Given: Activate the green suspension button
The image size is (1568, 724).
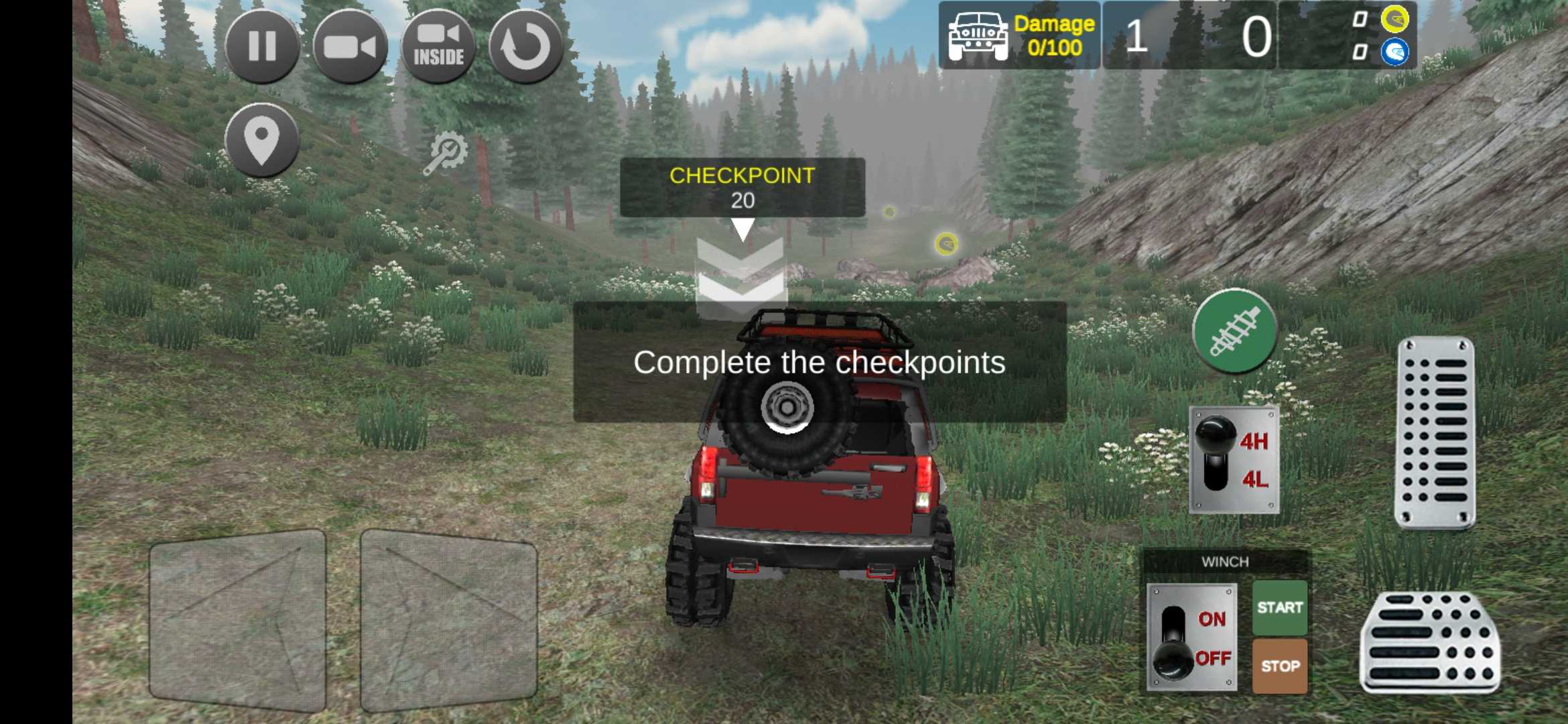Looking at the screenshot, I should point(1235,330).
